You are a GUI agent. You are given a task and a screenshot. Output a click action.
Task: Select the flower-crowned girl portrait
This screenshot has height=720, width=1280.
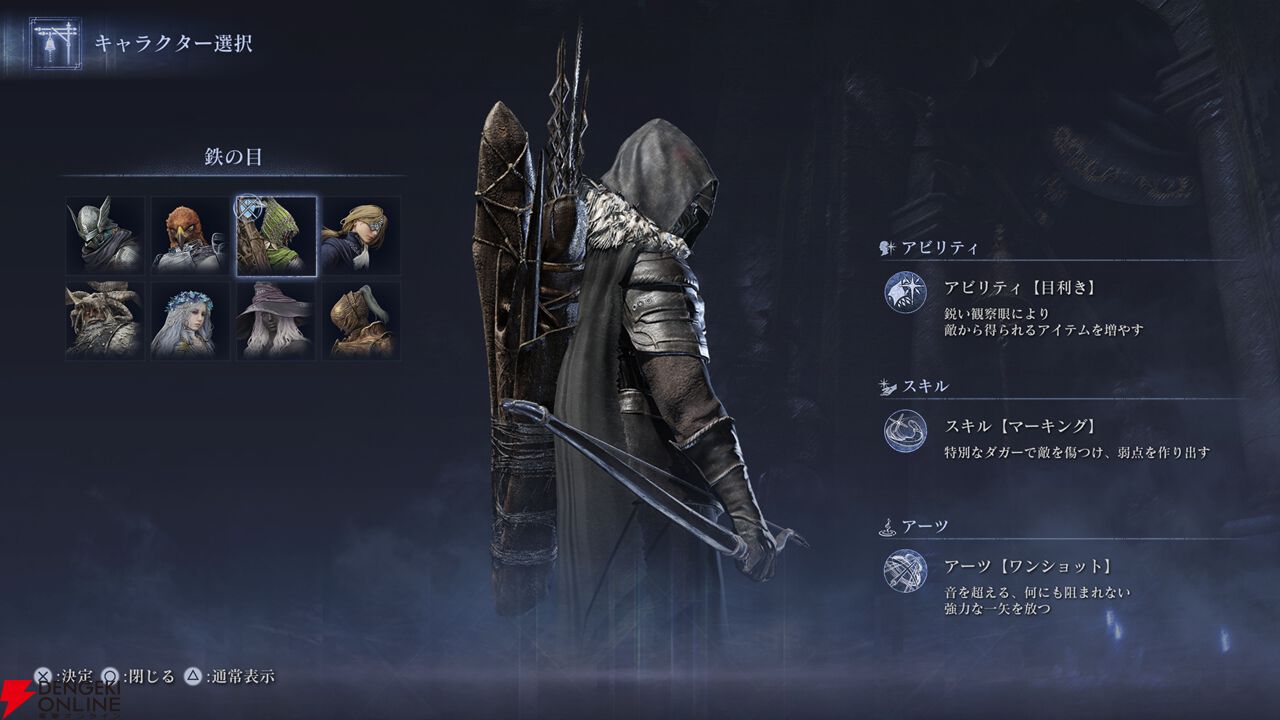click(190, 320)
